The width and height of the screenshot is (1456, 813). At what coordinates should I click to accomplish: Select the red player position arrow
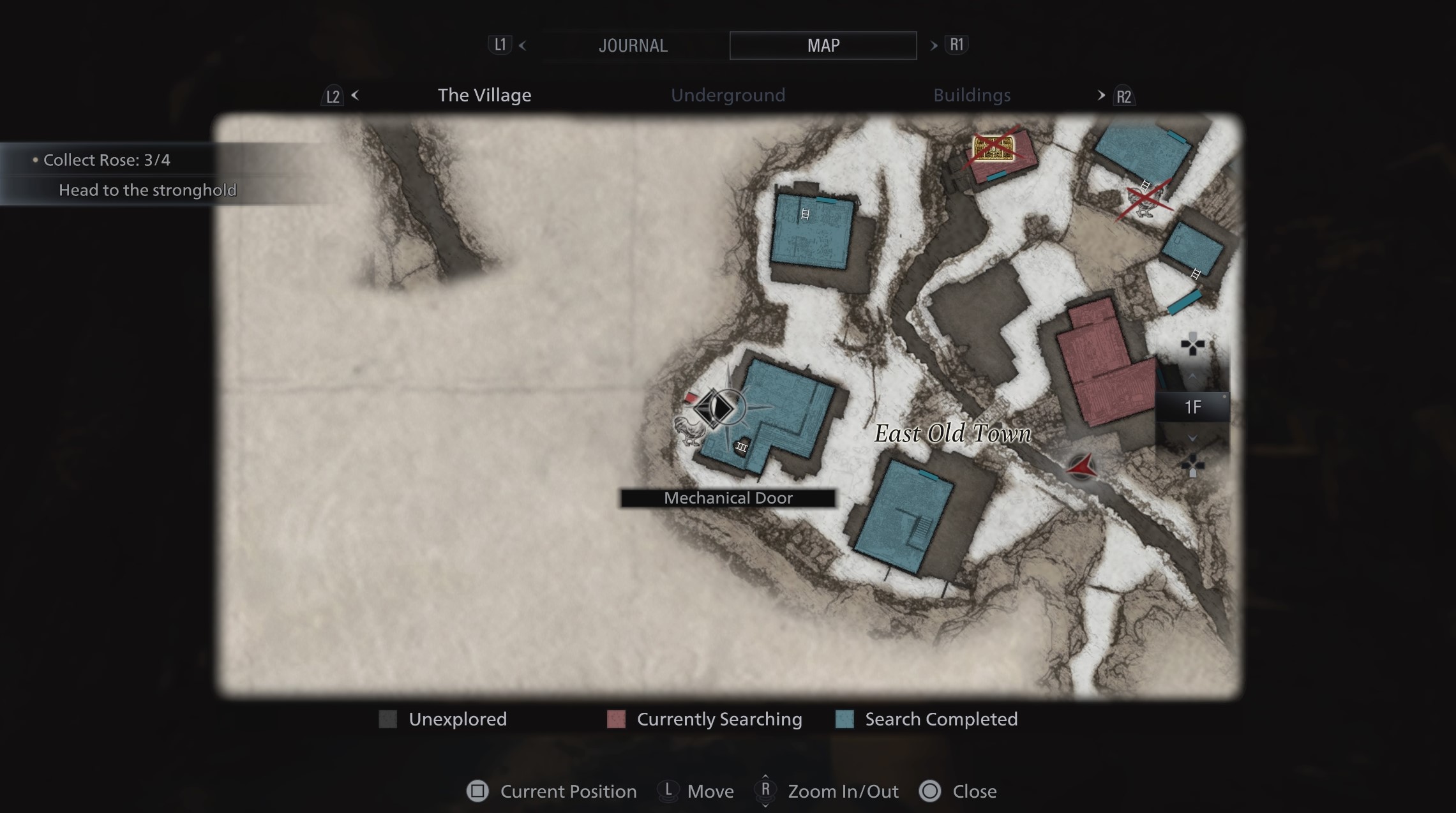1081,467
